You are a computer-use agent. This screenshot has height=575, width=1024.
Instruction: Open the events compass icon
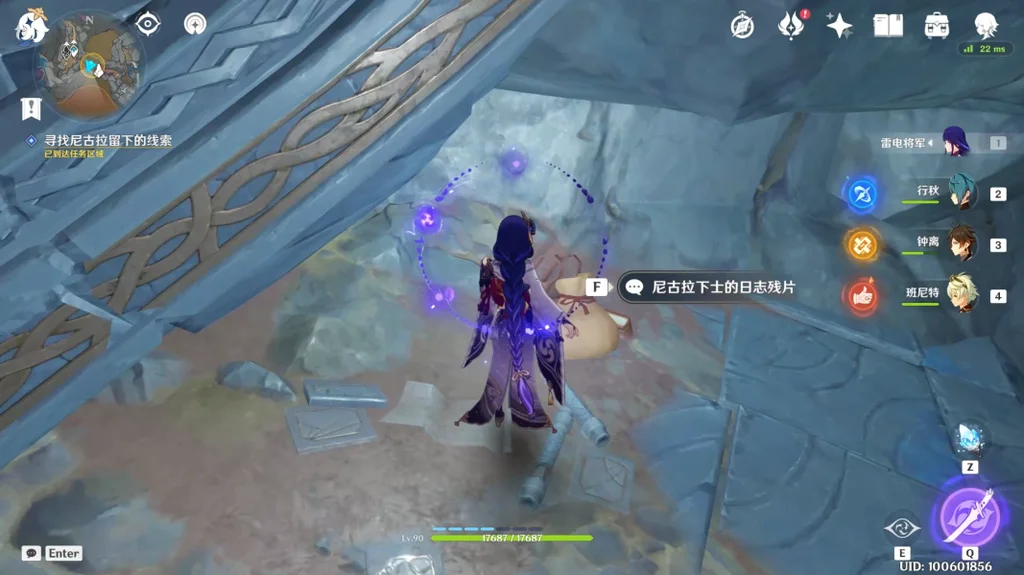pos(742,26)
